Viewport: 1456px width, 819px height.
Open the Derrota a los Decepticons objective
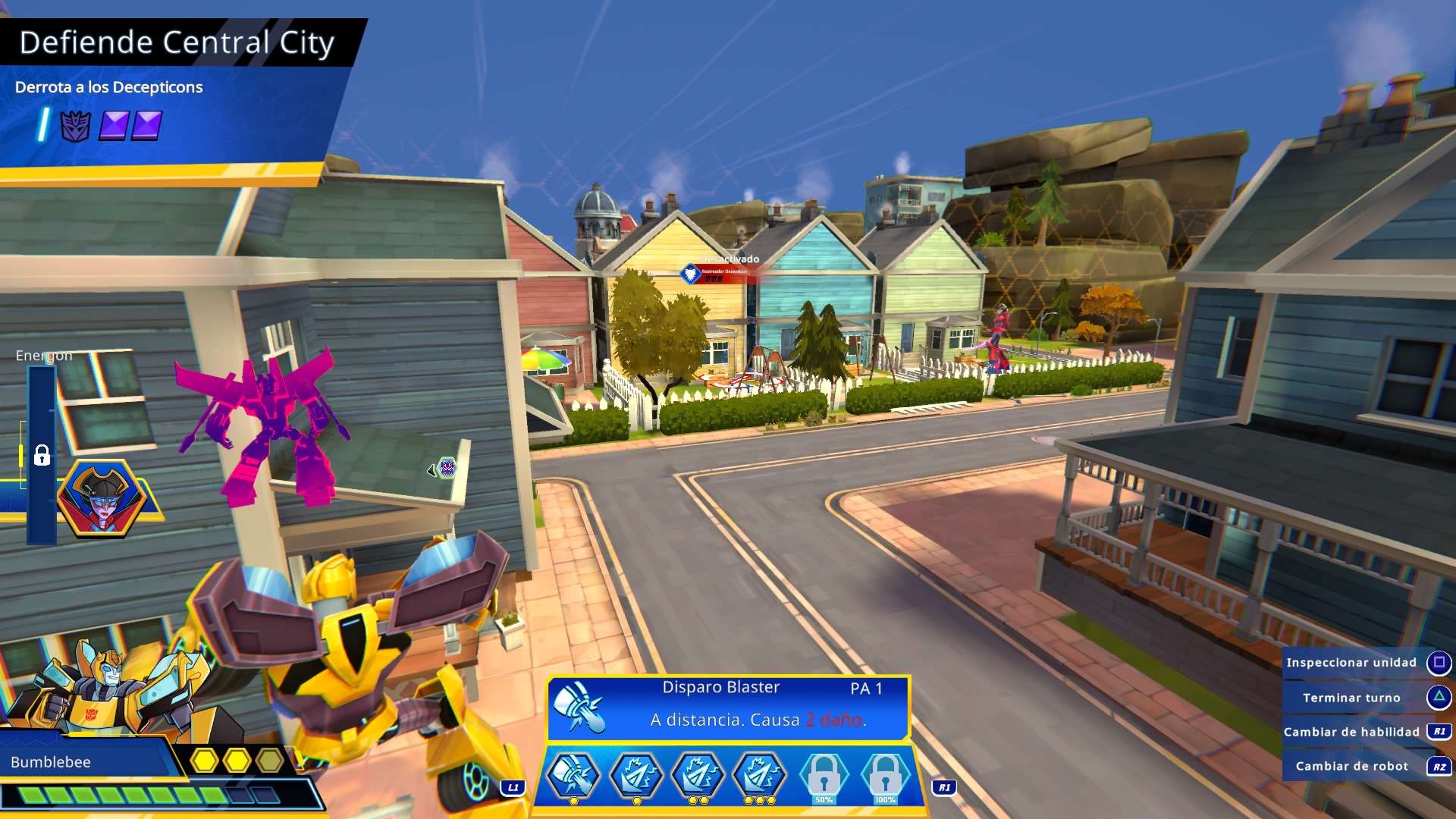[108, 87]
